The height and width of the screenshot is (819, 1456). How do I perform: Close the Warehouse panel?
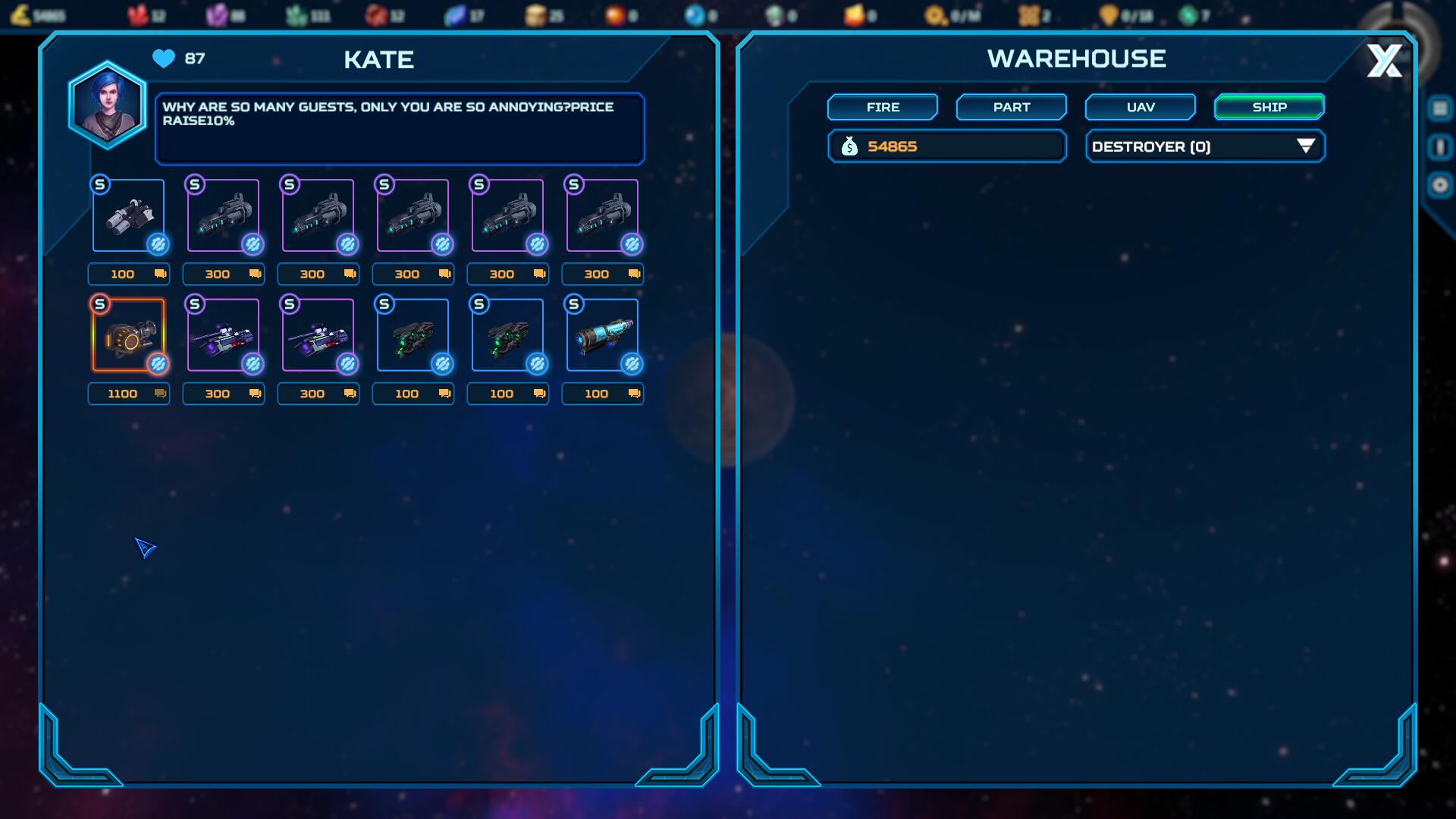point(1384,61)
